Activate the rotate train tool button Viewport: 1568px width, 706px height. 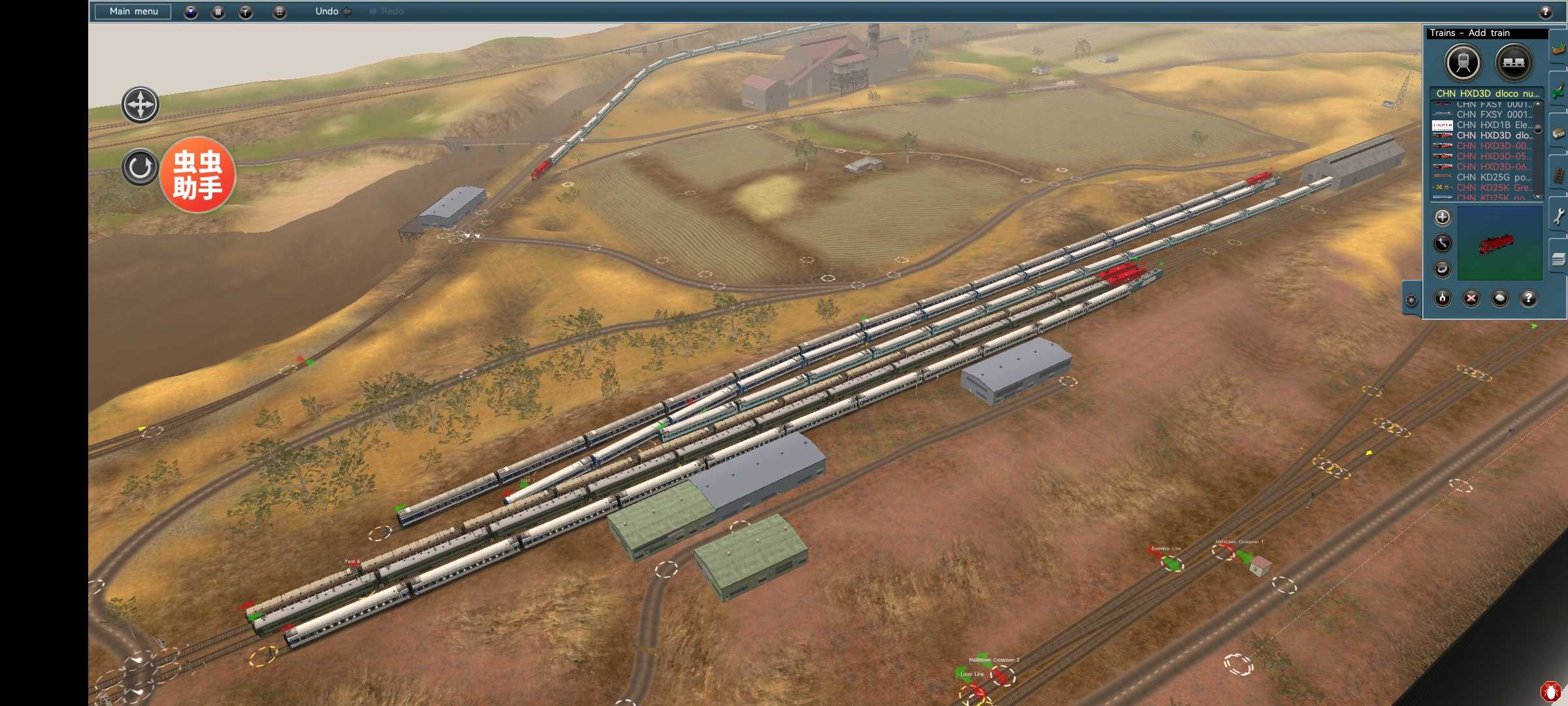tap(1443, 269)
